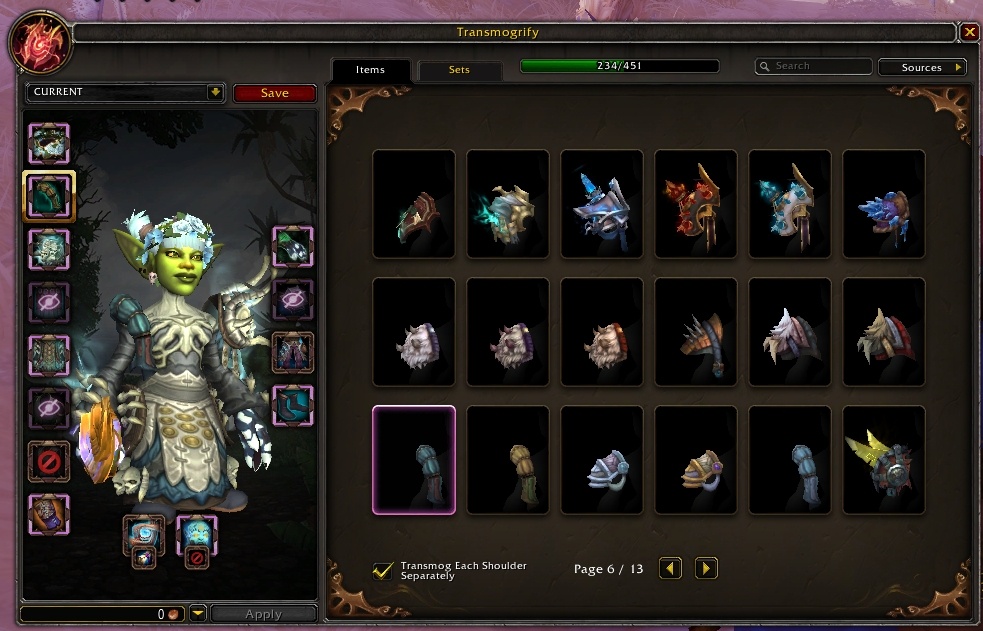
Task: Click the red Save outfit button
Action: 275,93
